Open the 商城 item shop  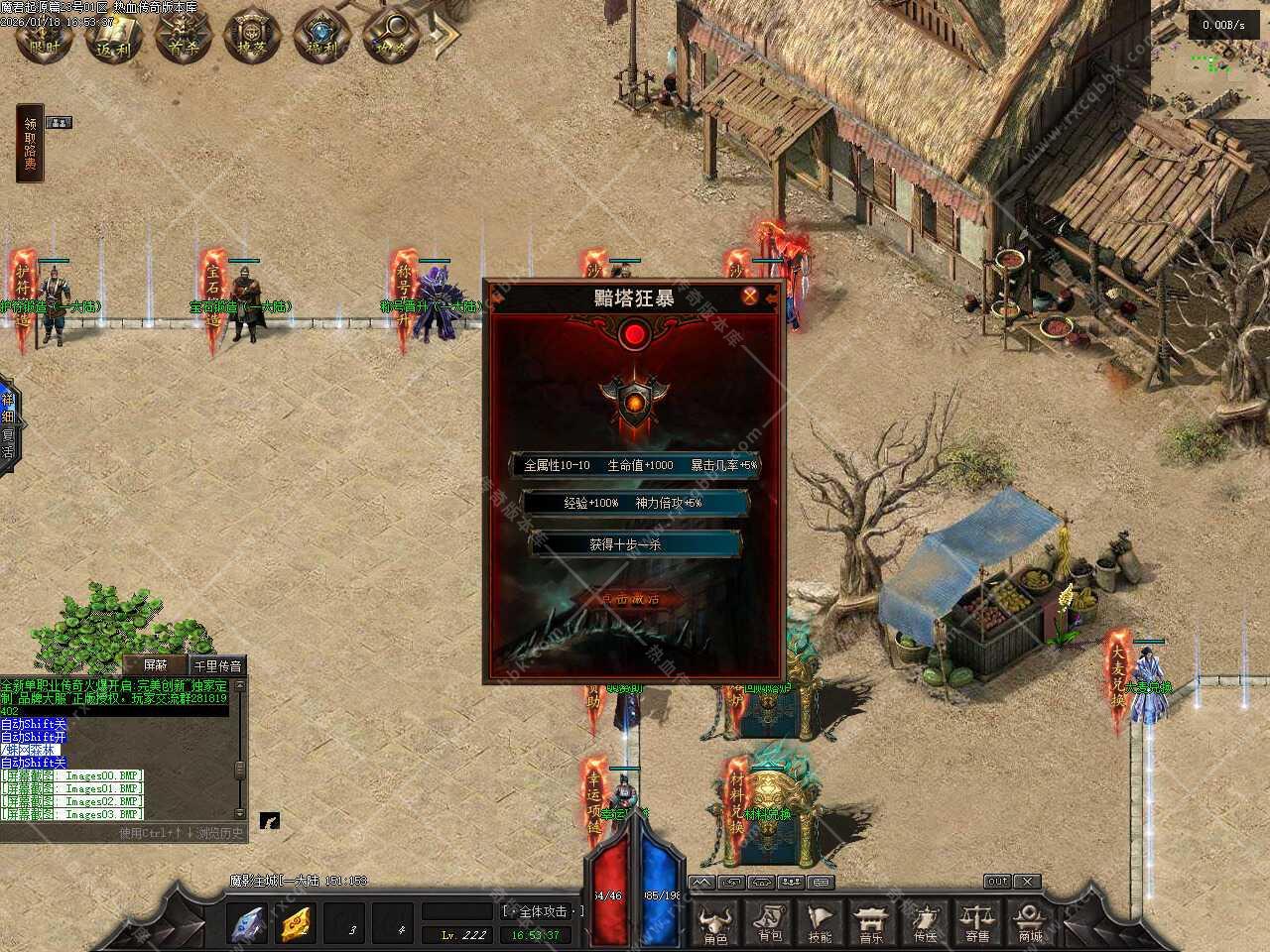pyautogui.click(x=1030, y=922)
